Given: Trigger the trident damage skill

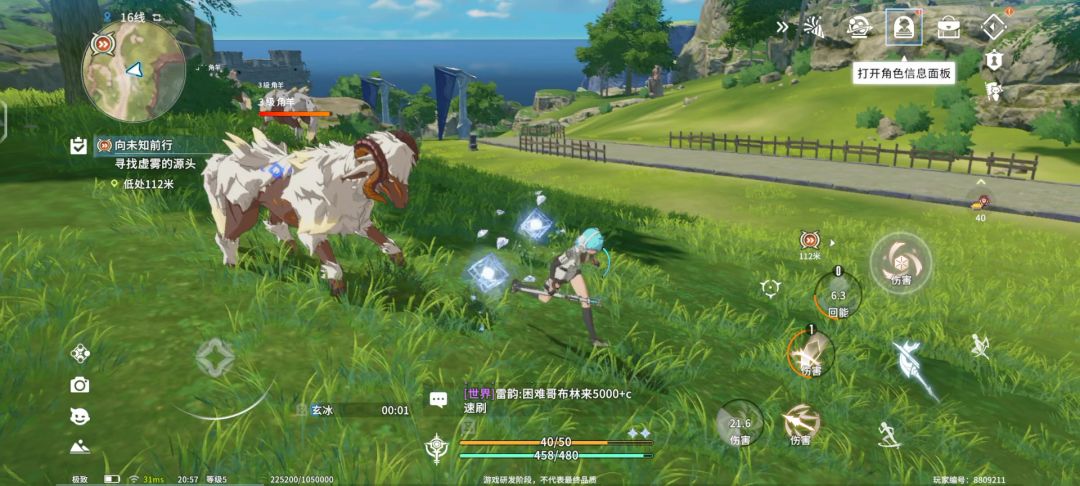Looking at the screenshot, I should pyautogui.click(x=800, y=422).
